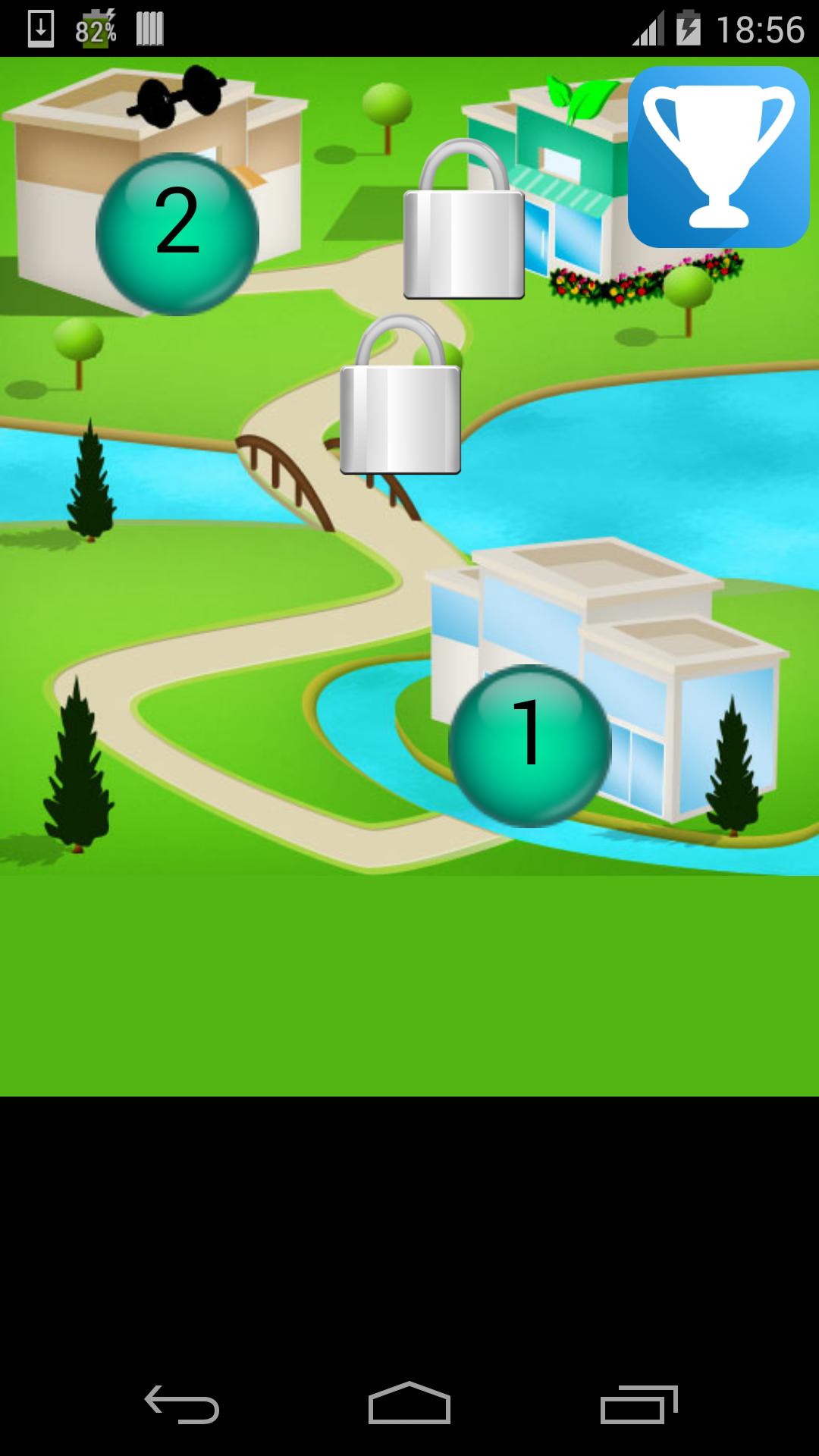Screen dimensions: 819x1456
Task: Show recent apps overview
Action: click(639, 1404)
